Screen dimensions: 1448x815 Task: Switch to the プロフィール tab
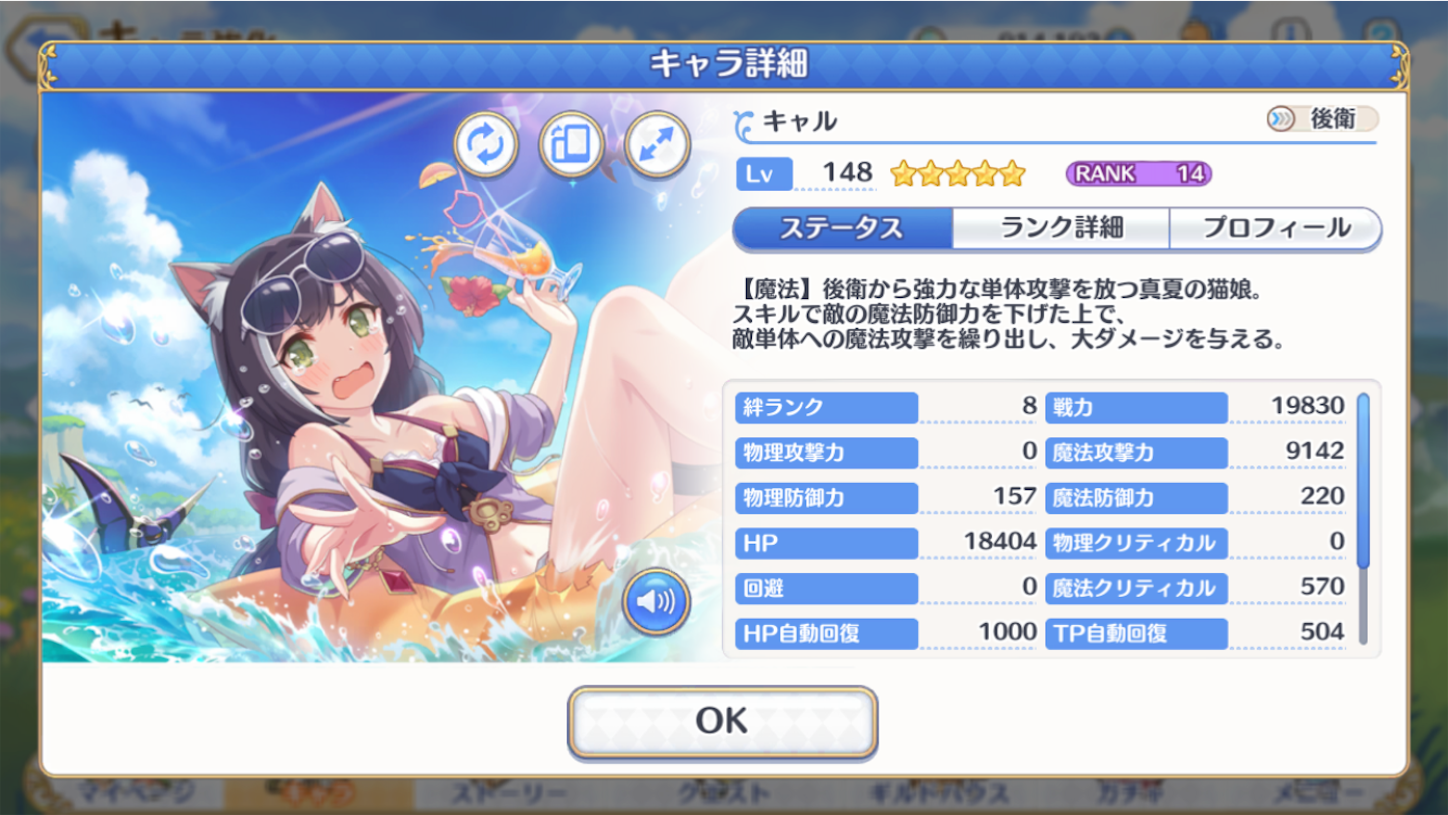1275,228
